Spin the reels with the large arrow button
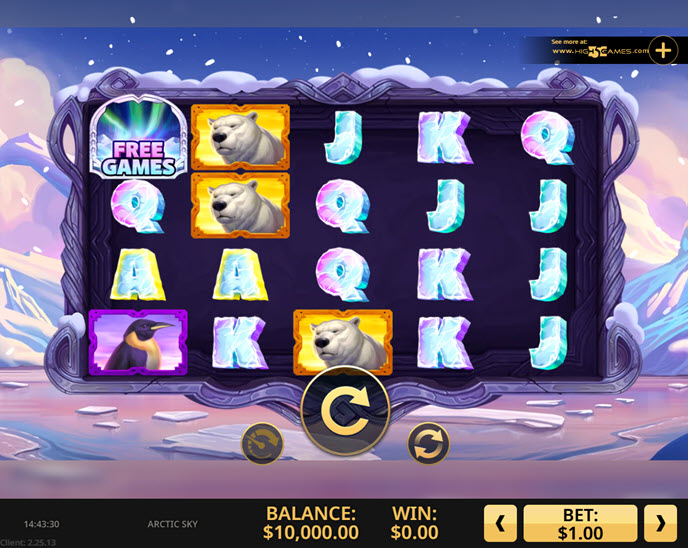The height and width of the screenshot is (548, 688). pyautogui.click(x=345, y=411)
